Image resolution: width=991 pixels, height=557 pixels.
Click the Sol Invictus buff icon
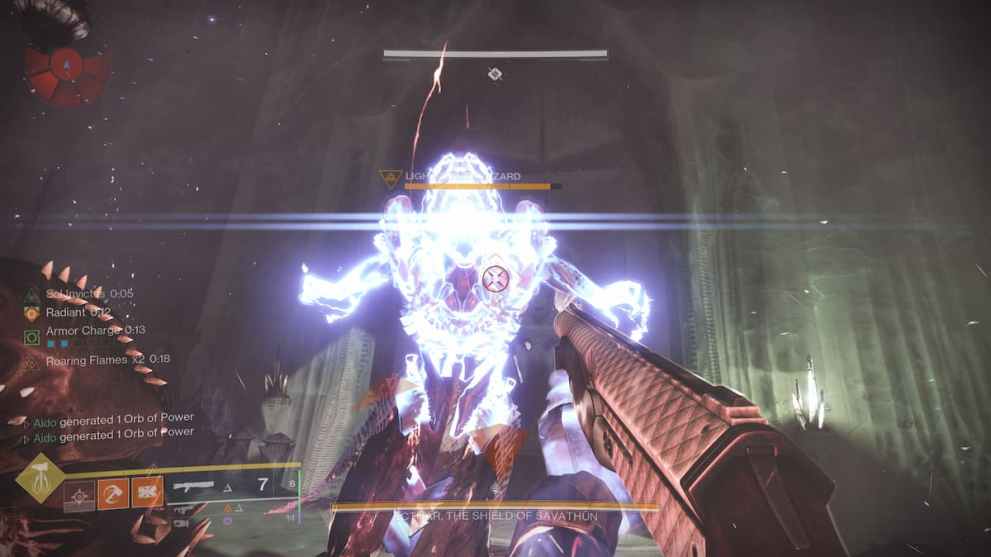[33, 294]
